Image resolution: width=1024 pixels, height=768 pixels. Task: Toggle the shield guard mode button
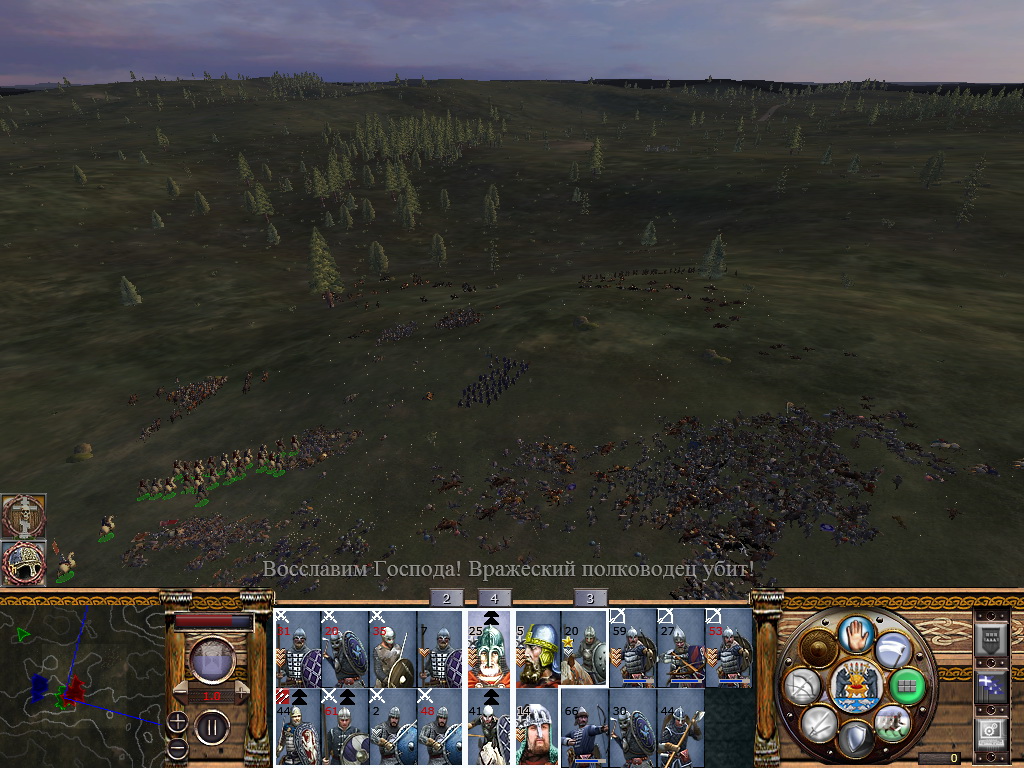856,740
